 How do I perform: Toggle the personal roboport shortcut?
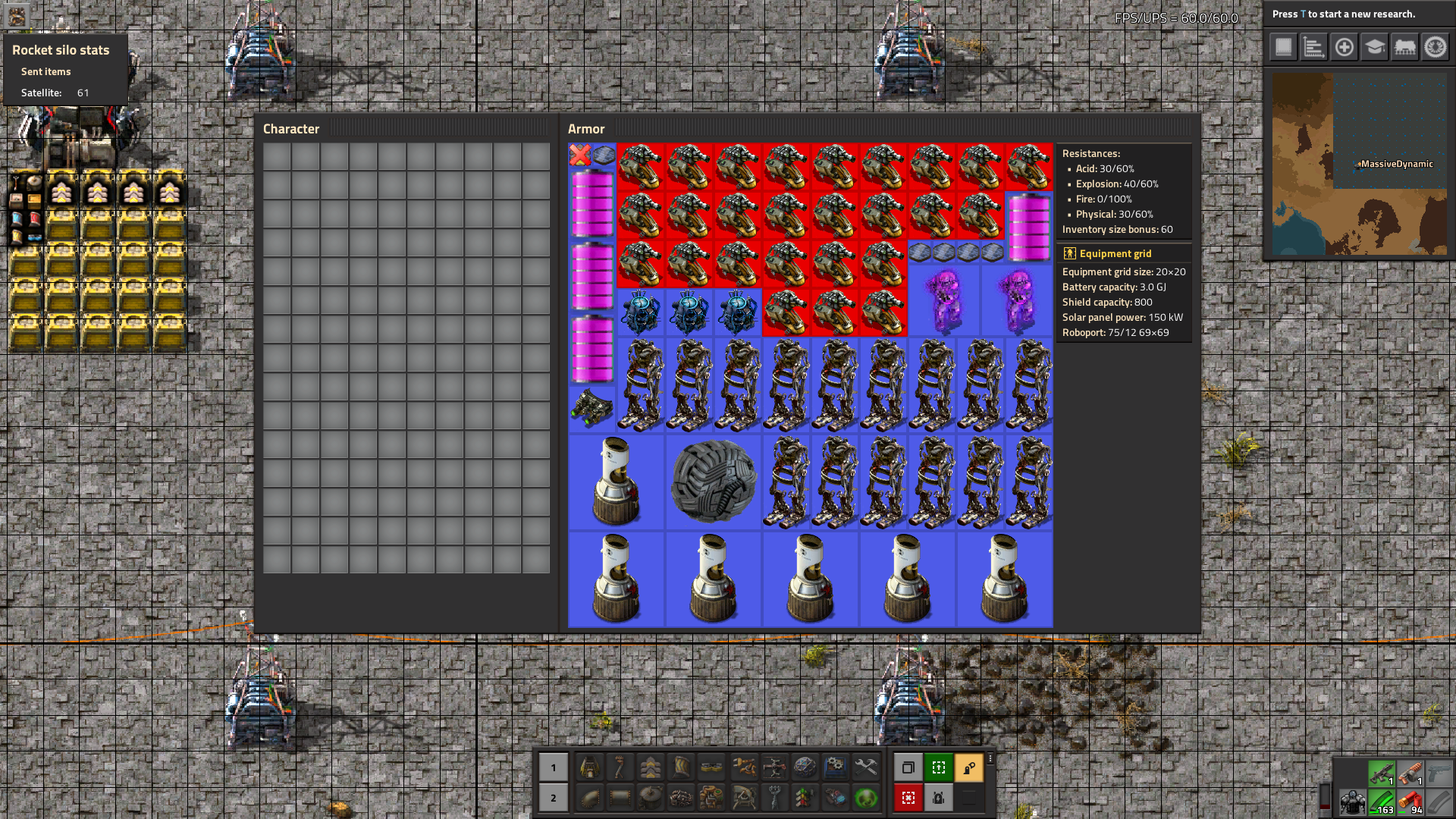click(x=939, y=798)
